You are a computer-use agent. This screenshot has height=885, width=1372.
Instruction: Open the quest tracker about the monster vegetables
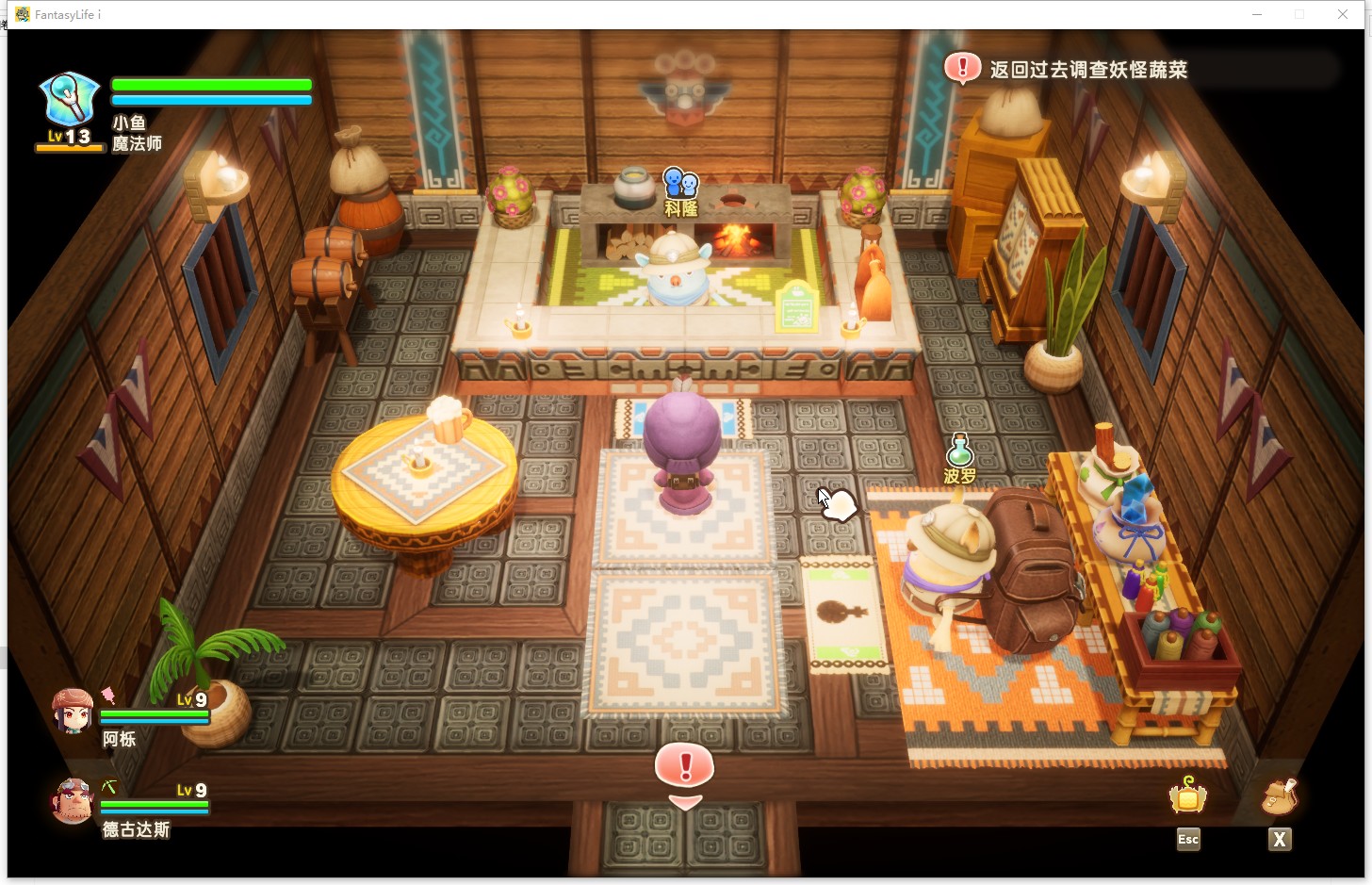1087,70
